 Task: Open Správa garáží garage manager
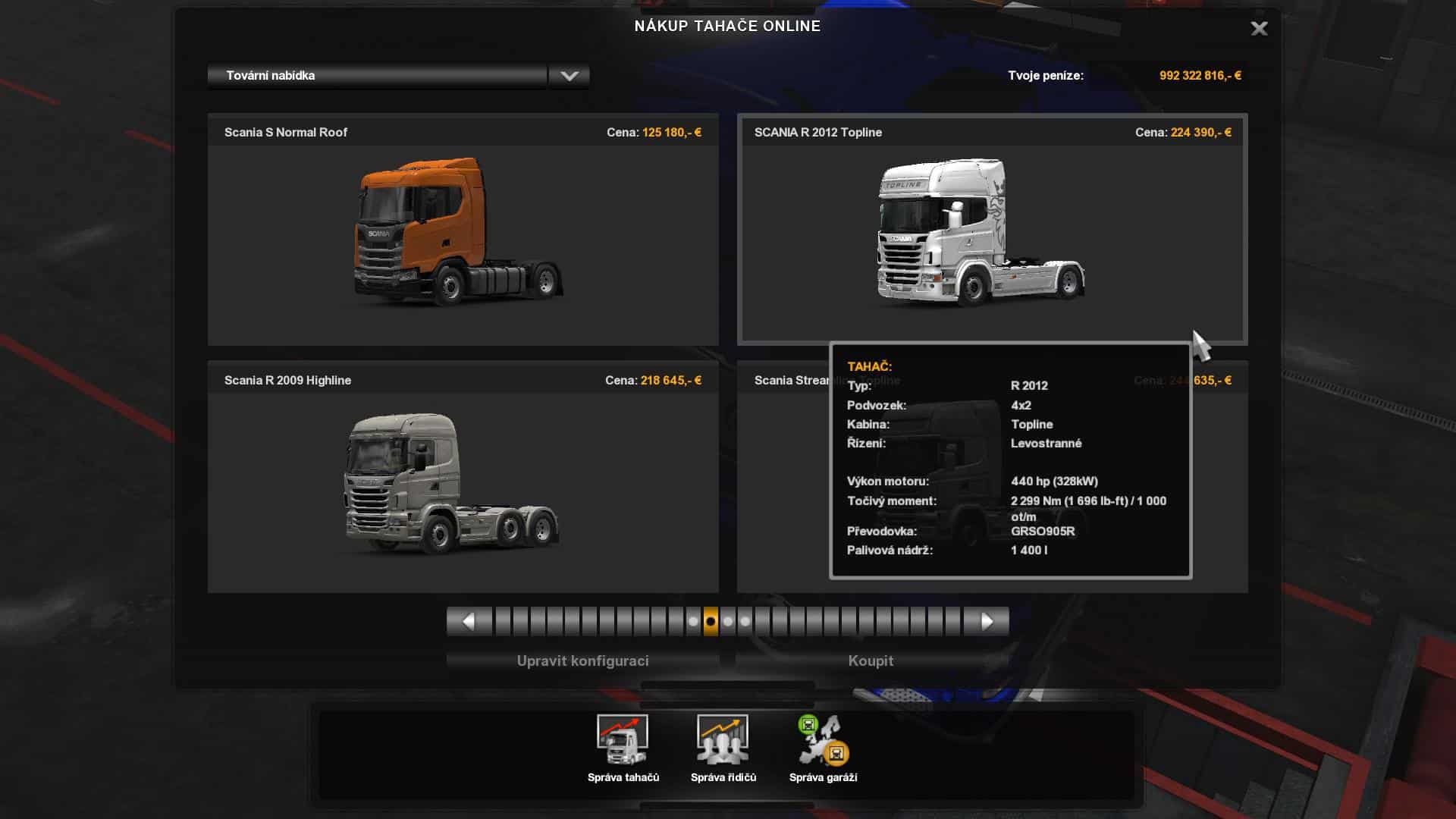point(823,748)
